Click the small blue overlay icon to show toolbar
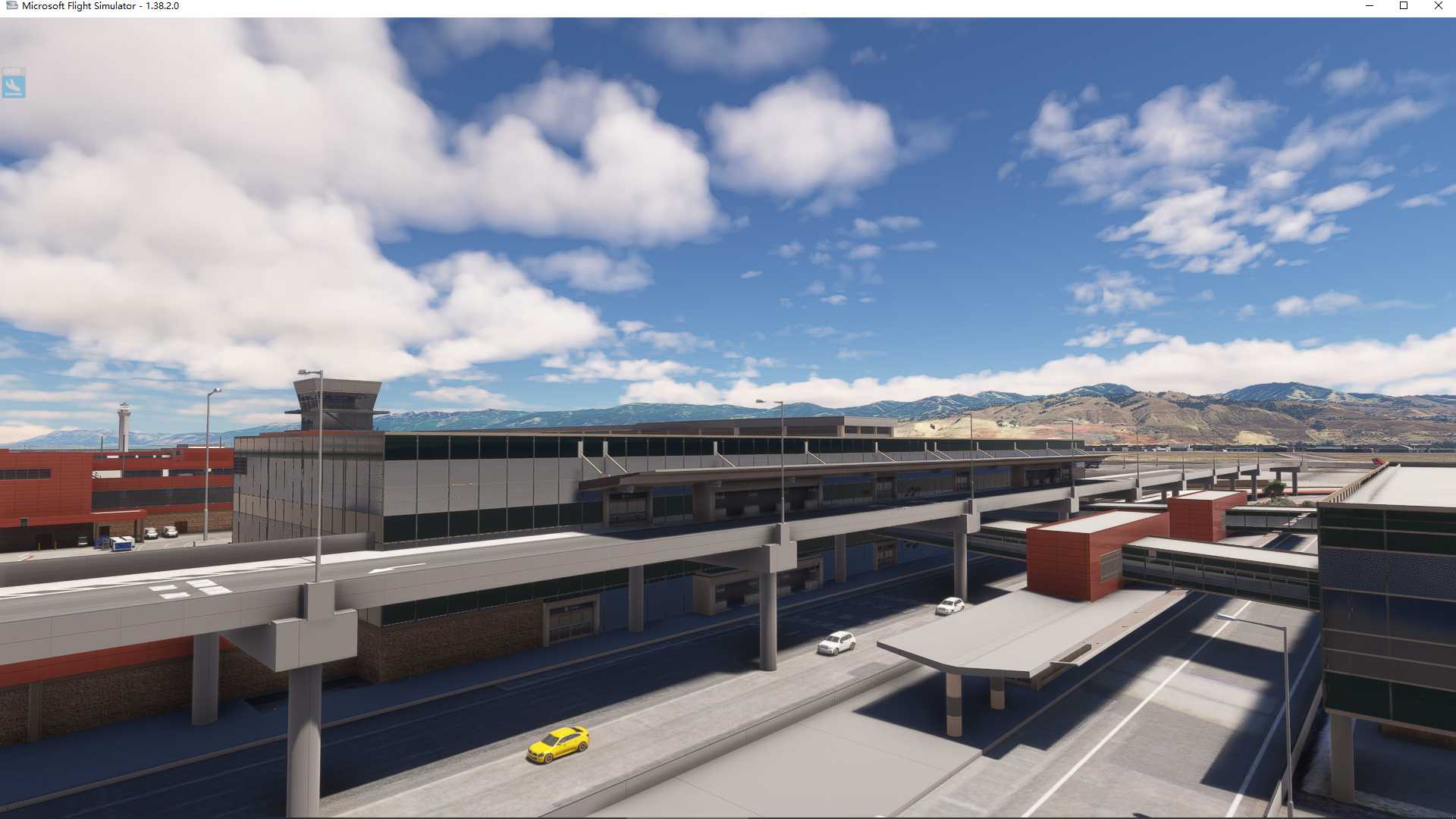 tap(15, 85)
